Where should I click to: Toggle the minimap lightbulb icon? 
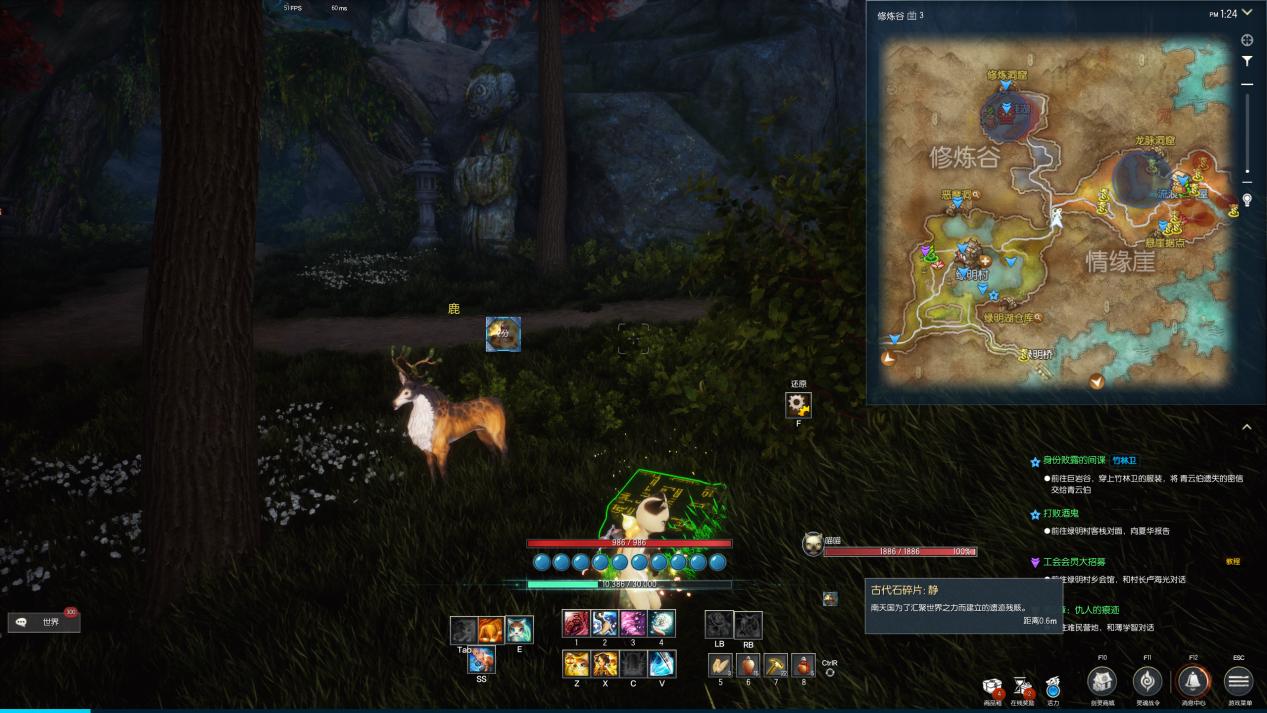pyautogui.click(x=1247, y=200)
